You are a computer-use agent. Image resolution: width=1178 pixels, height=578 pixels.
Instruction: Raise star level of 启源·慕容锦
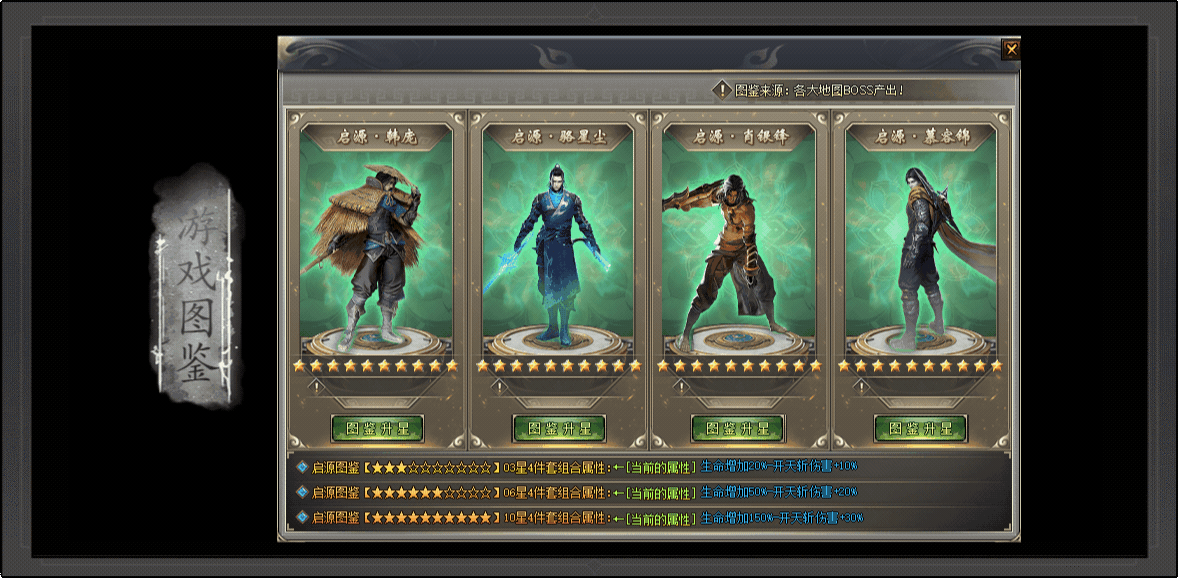tap(920, 429)
